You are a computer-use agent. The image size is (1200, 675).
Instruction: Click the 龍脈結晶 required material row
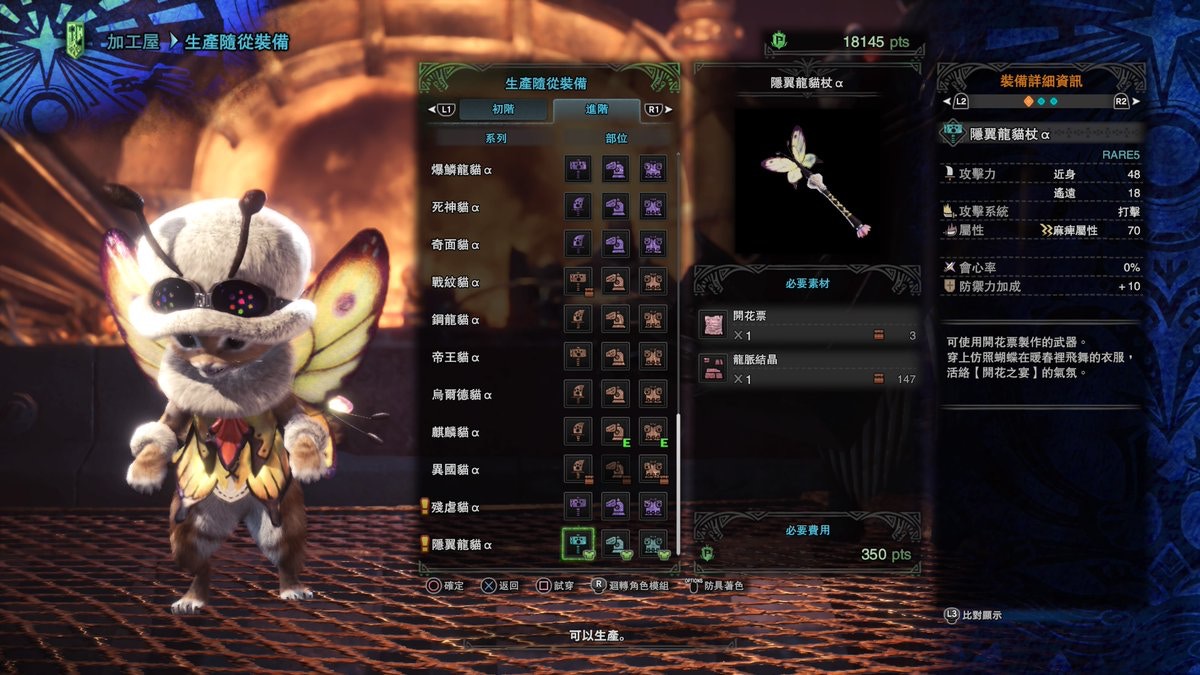pos(808,370)
